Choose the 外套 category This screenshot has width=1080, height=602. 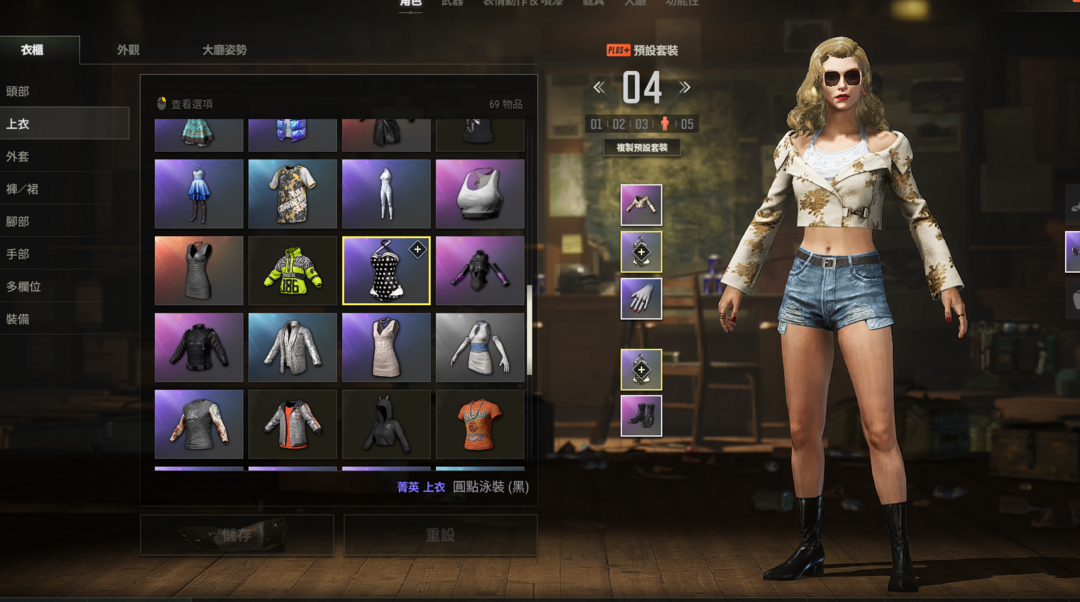pos(18,156)
